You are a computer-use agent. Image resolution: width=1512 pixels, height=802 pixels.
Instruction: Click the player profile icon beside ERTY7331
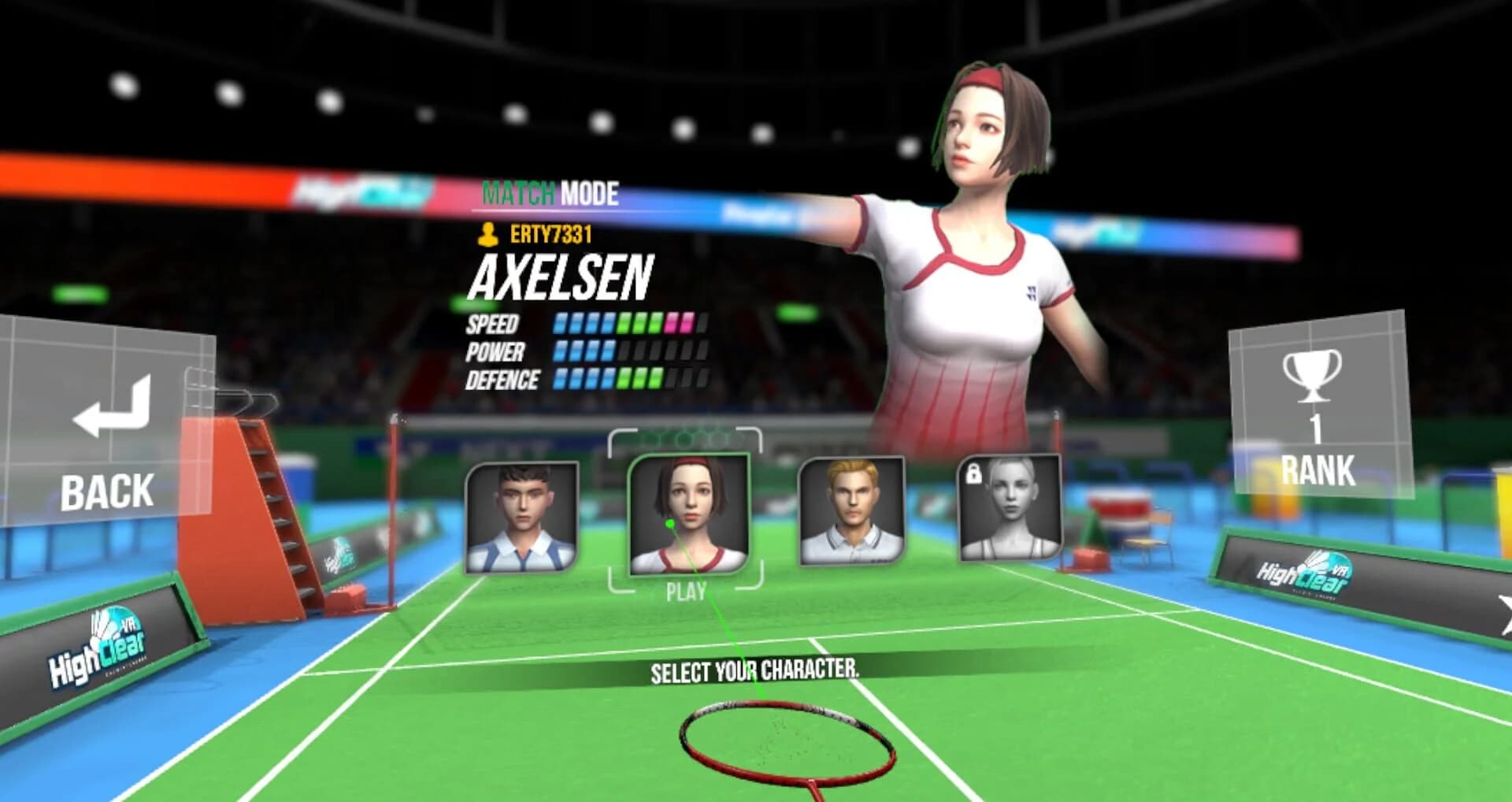point(489,234)
